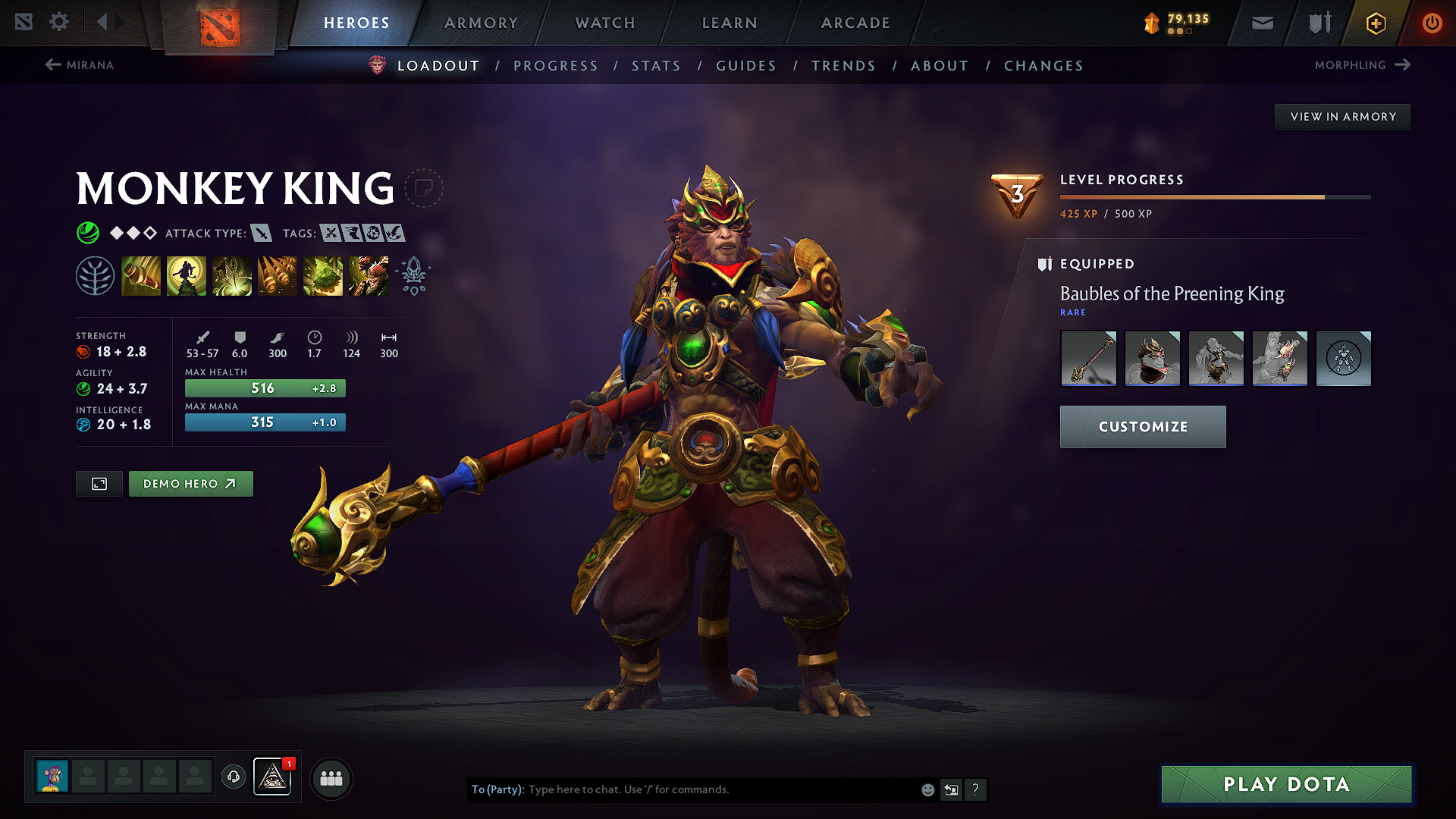The height and width of the screenshot is (819, 1456).
Task: Click VIEW IN ARMORY link
Action: (1342, 116)
